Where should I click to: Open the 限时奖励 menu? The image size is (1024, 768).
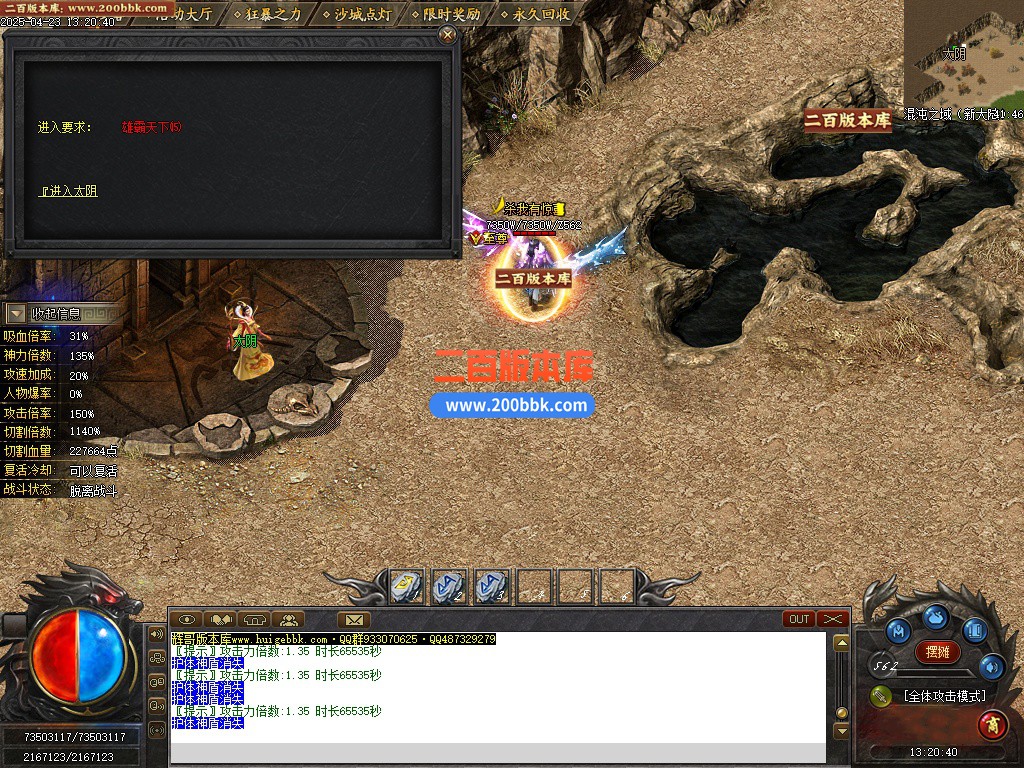(x=450, y=14)
